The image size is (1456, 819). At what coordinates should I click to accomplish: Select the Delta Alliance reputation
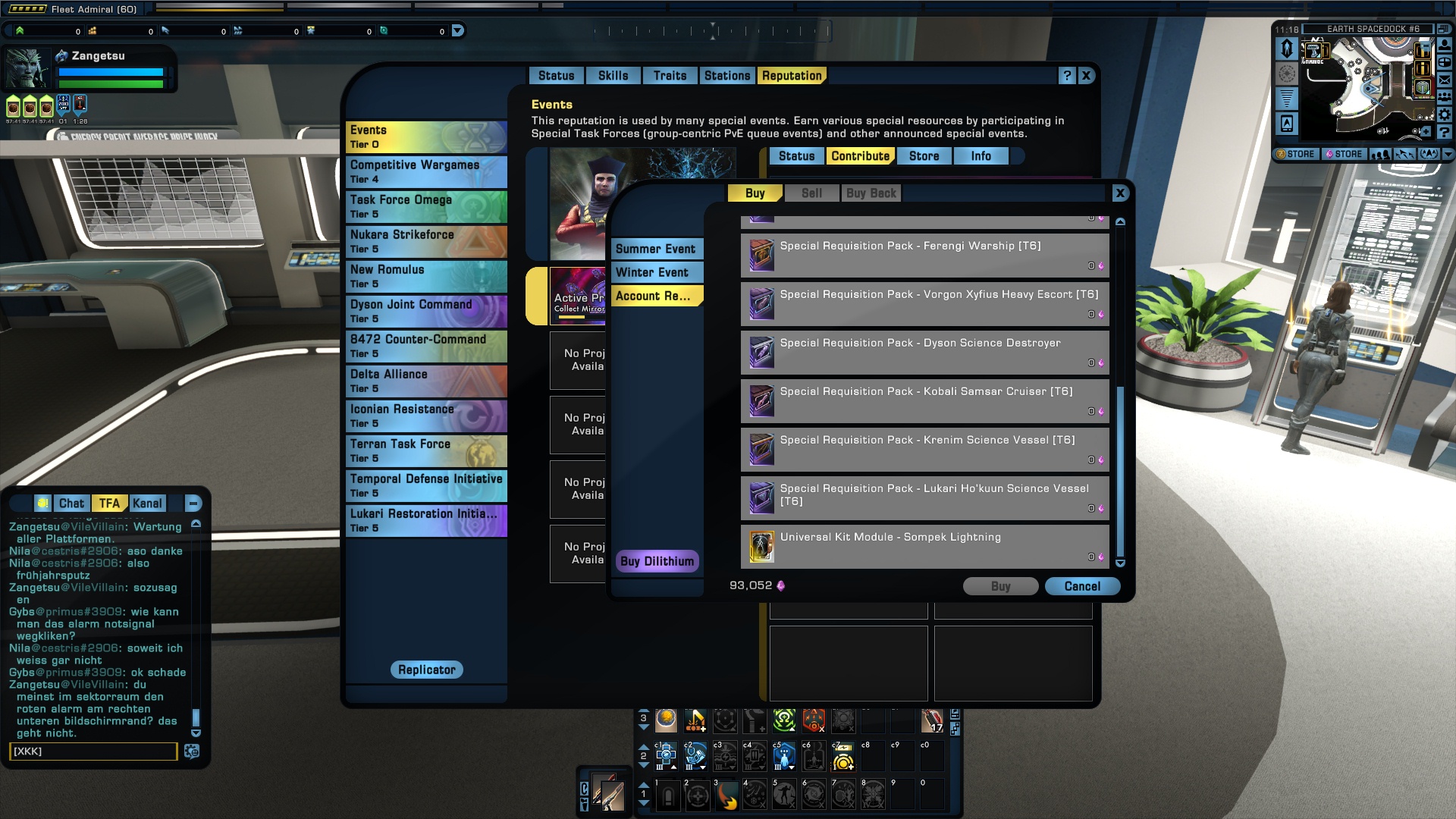point(426,381)
